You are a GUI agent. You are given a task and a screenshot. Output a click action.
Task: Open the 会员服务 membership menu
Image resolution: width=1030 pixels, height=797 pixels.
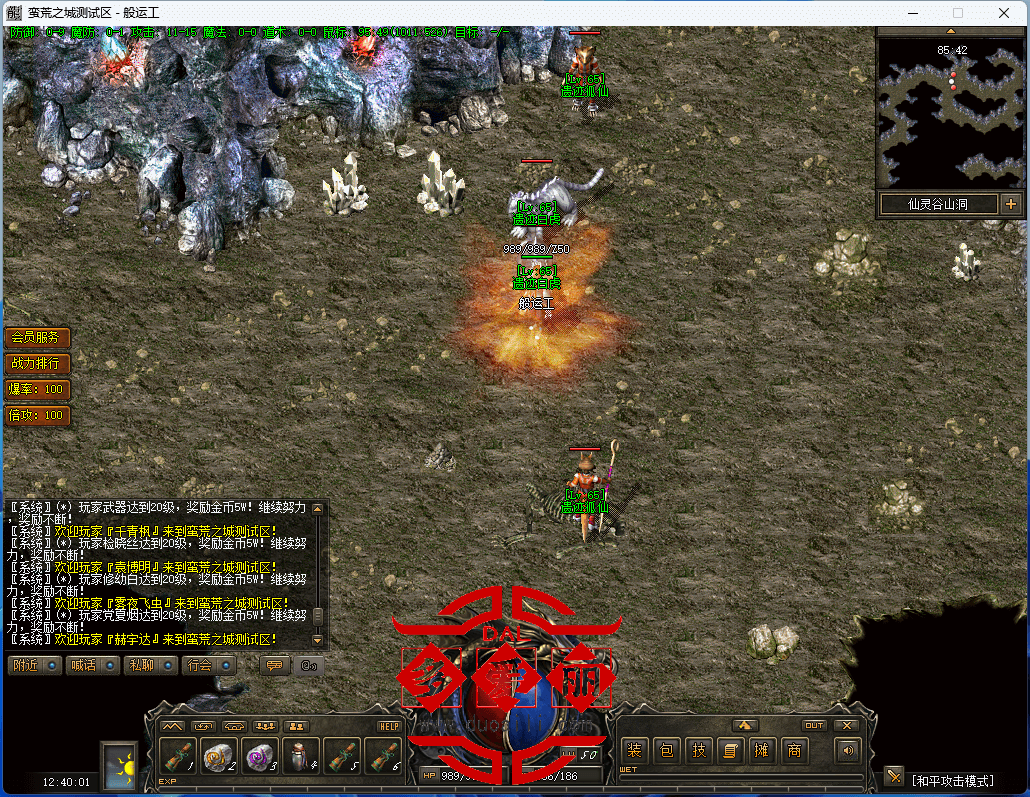click(37, 338)
